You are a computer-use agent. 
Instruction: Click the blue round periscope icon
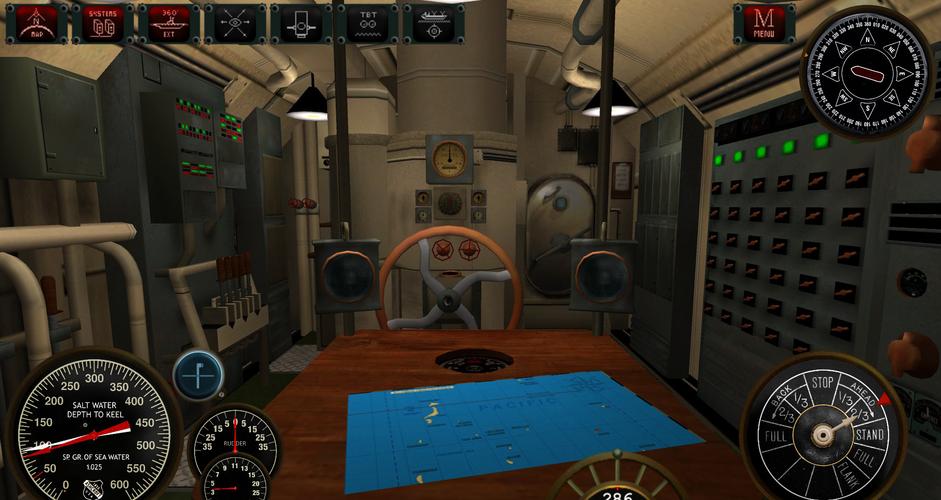coord(198,374)
